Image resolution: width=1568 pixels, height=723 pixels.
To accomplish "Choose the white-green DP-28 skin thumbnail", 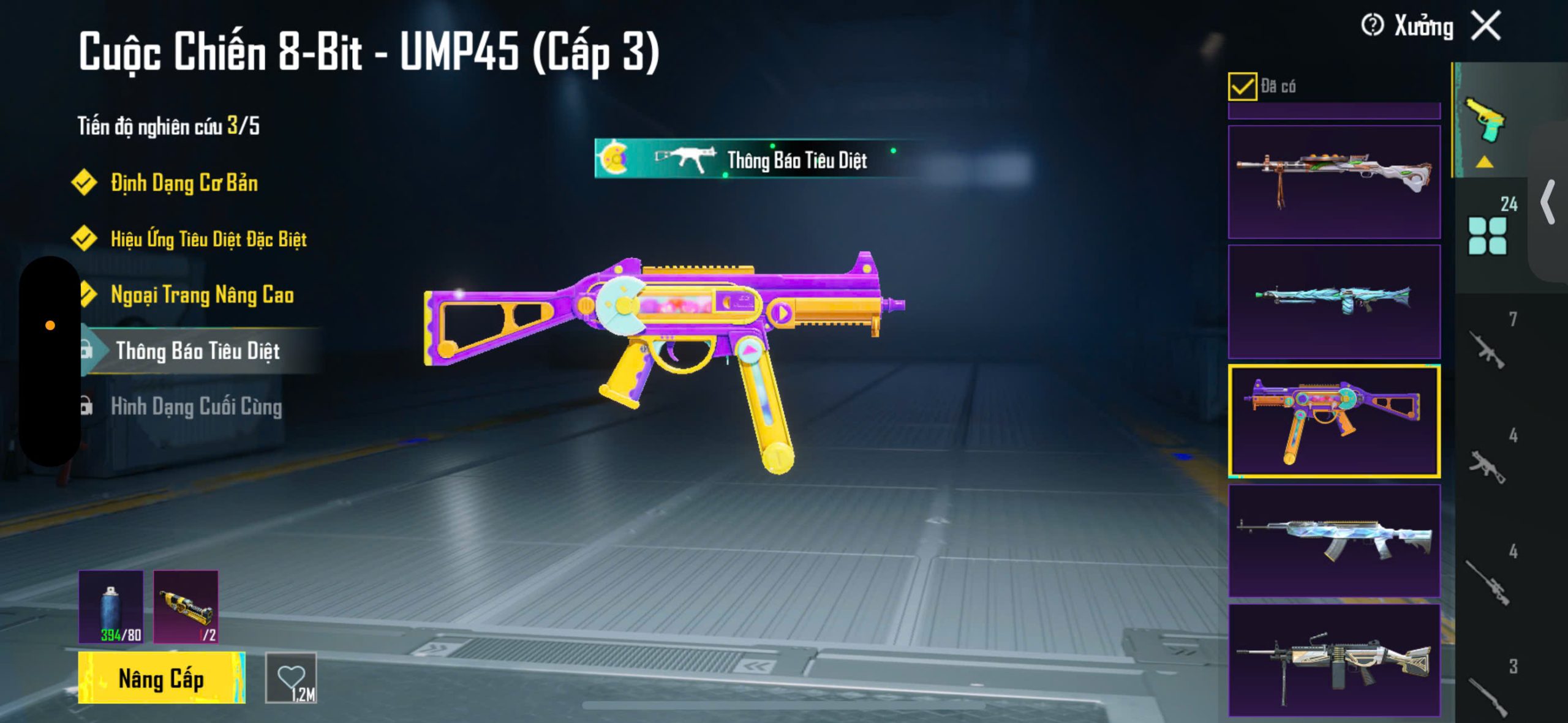I will (x=1334, y=182).
